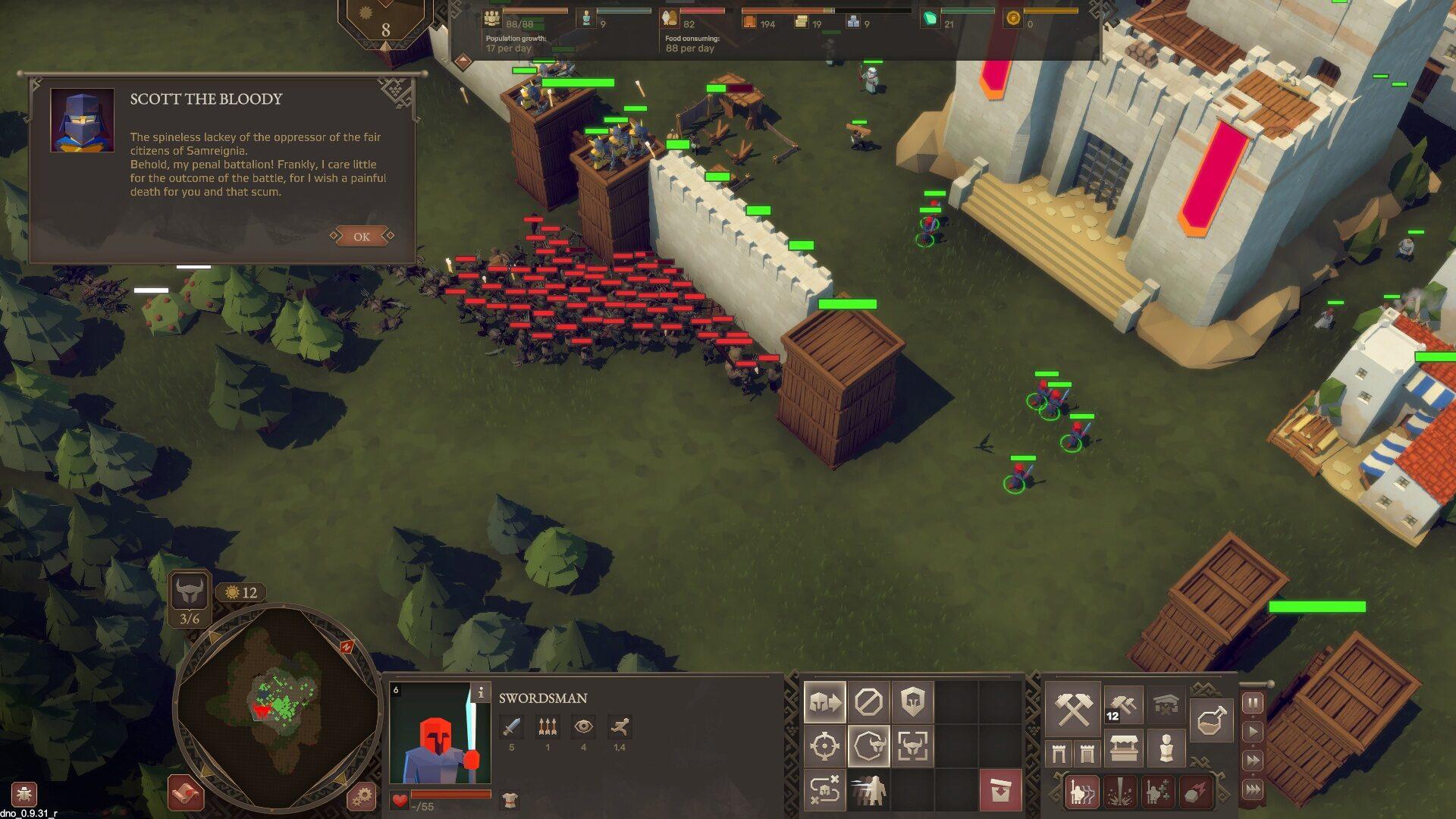Image resolution: width=1456 pixels, height=819 pixels.
Task: Choose the bracketed horned helmet command
Action: pyautogui.click(x=912, y=746)
